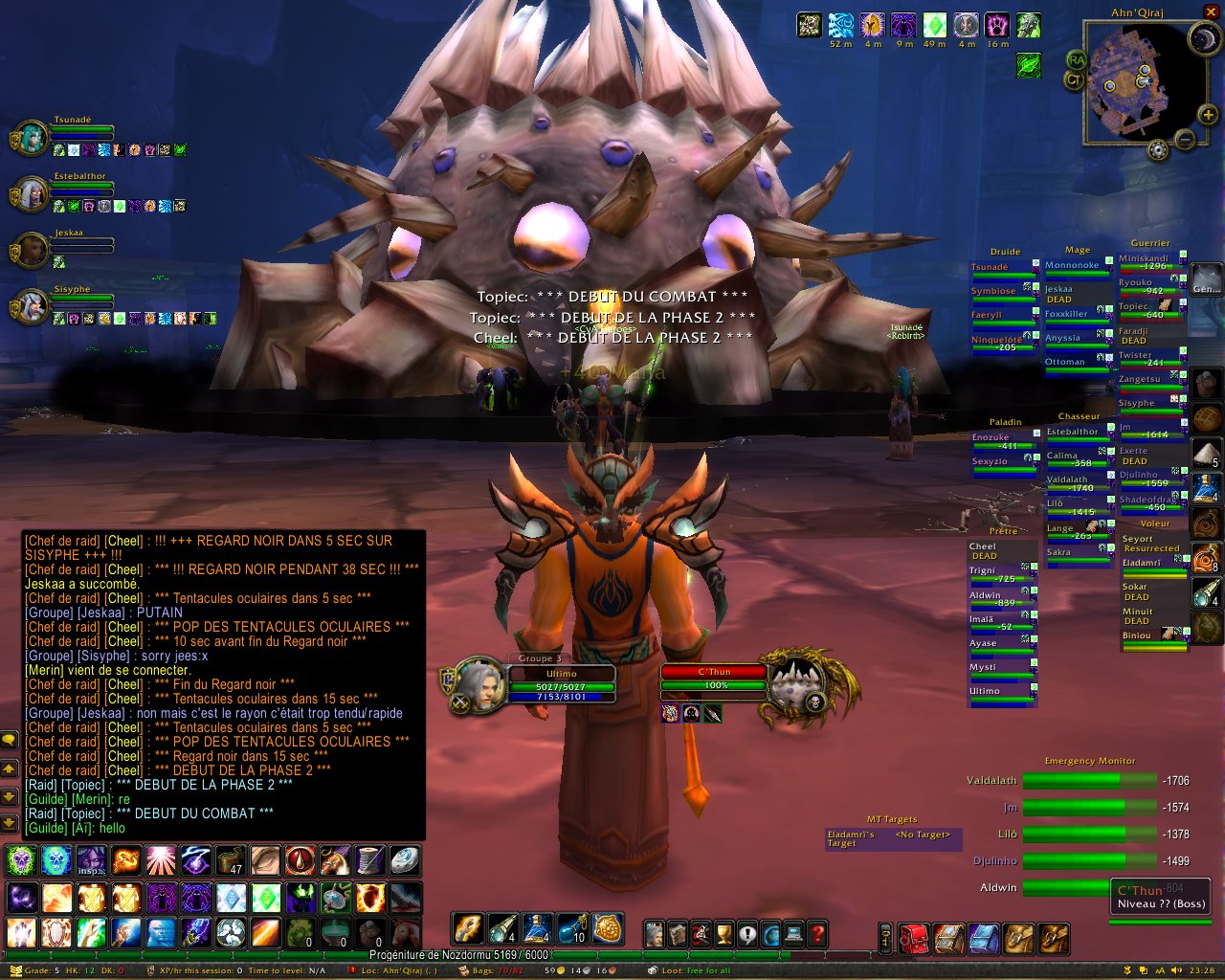This screenshot has width=1225, height=980.
Task: Close the Ahn'Qiraj minimap with the X
Action: click(1211, 12)
